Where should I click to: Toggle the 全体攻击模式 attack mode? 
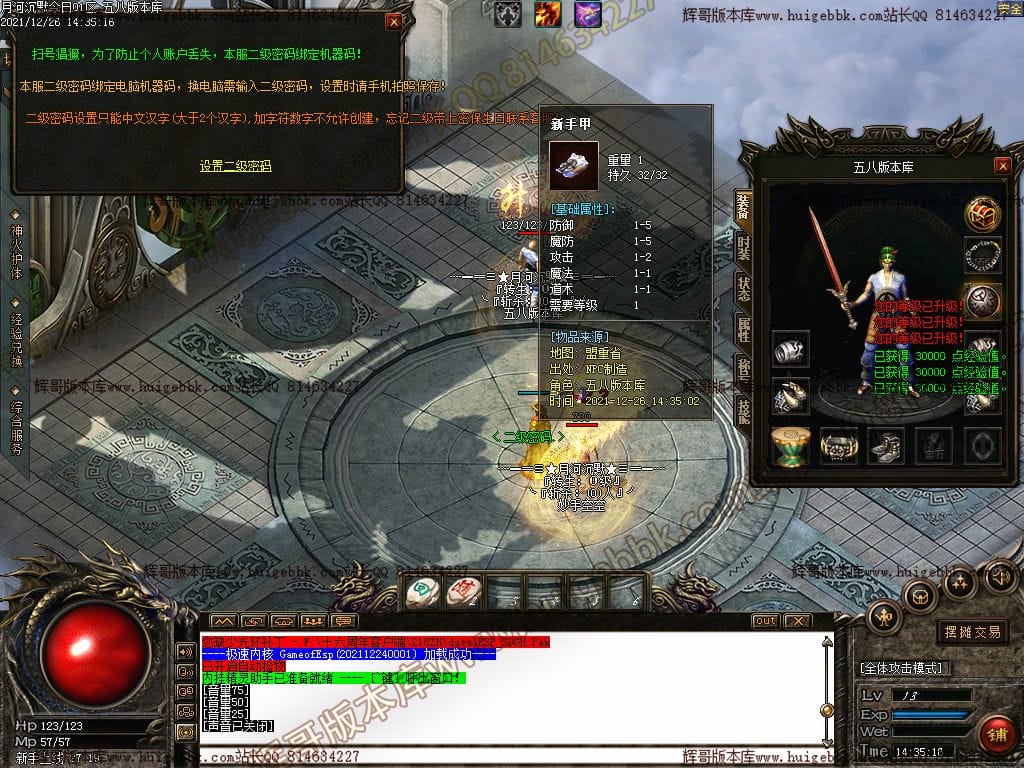(x=906, y=668)
